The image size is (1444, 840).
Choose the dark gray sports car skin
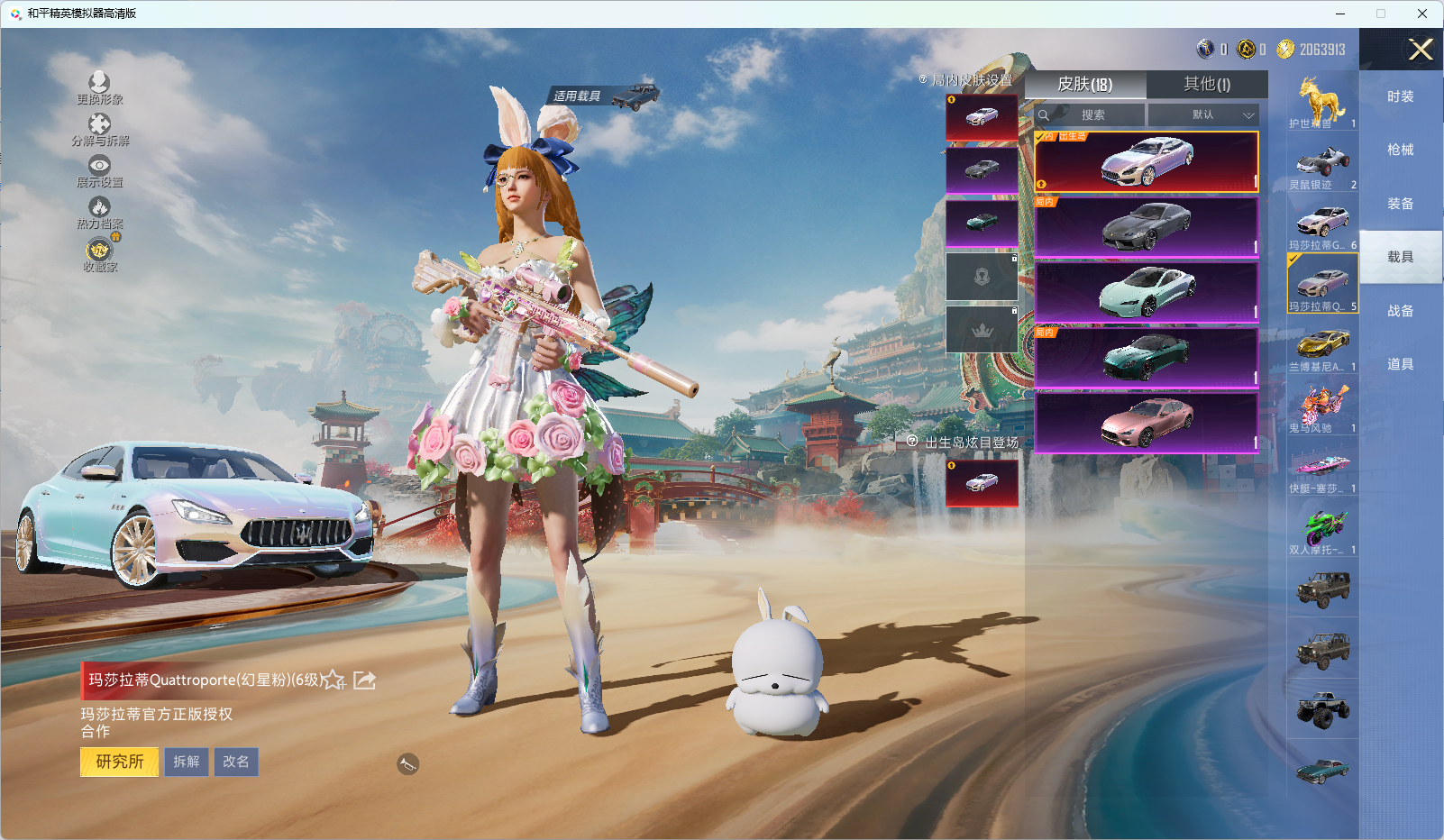pos(1146,227)
